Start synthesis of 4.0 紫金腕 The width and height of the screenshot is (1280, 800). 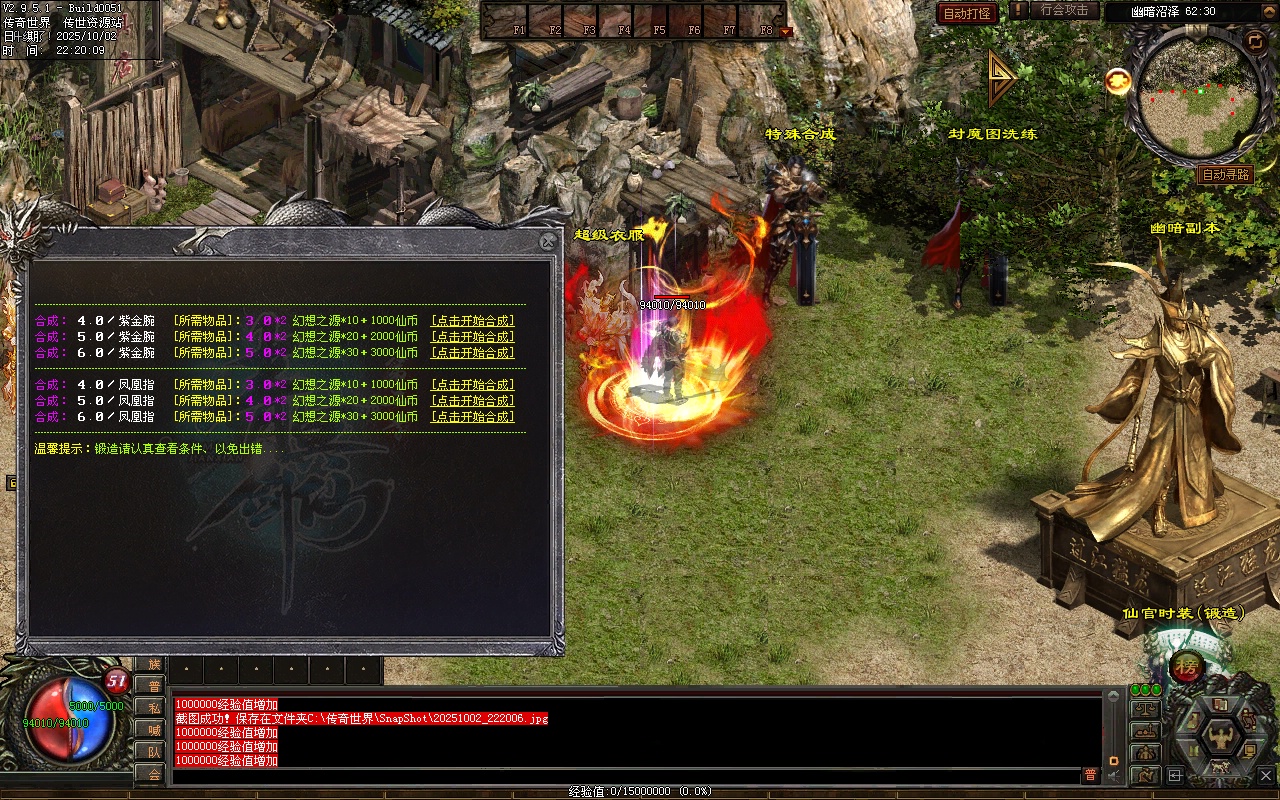472,321
